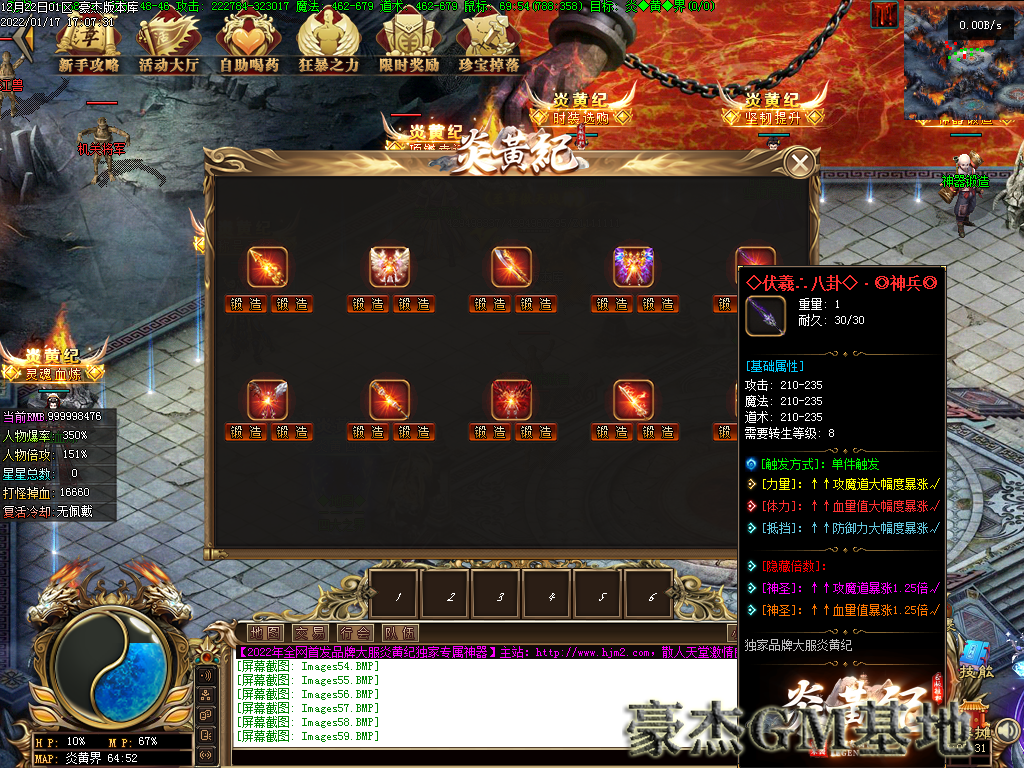Open the 新手攻略 beginner guide
This screenshot has width=1024, height=768.
88,46
